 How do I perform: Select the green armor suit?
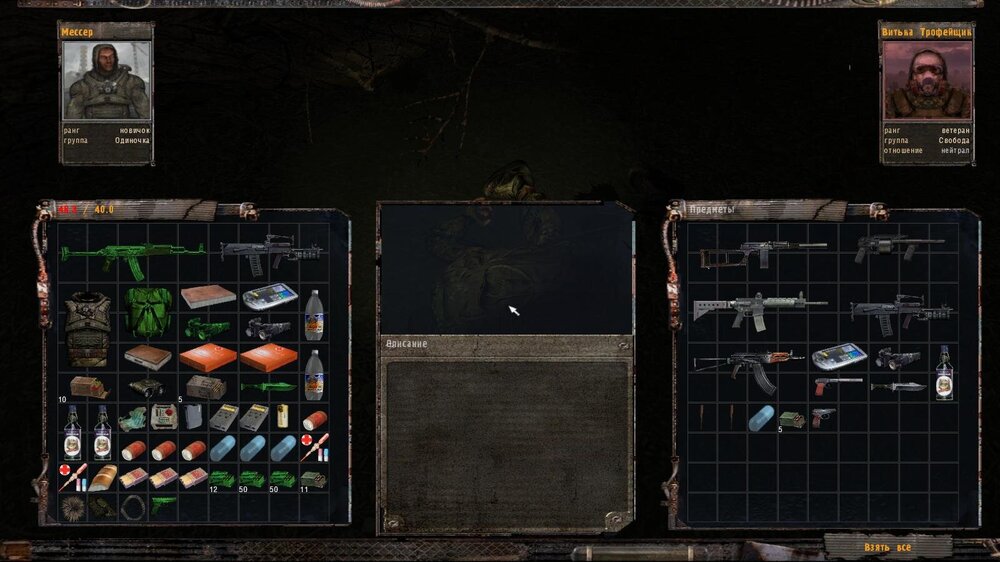[148, 310]
